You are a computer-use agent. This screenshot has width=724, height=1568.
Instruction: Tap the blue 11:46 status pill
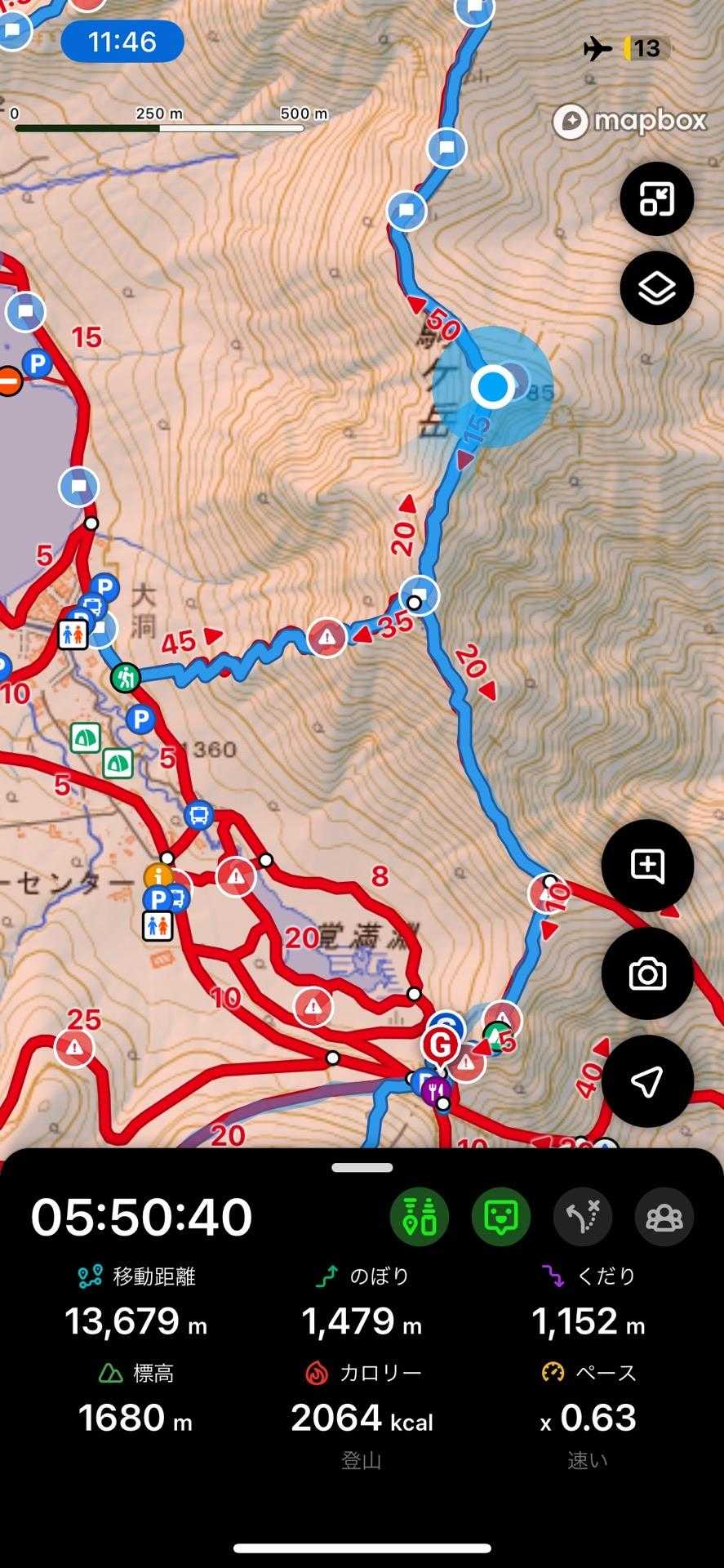(x=122, y=41)
